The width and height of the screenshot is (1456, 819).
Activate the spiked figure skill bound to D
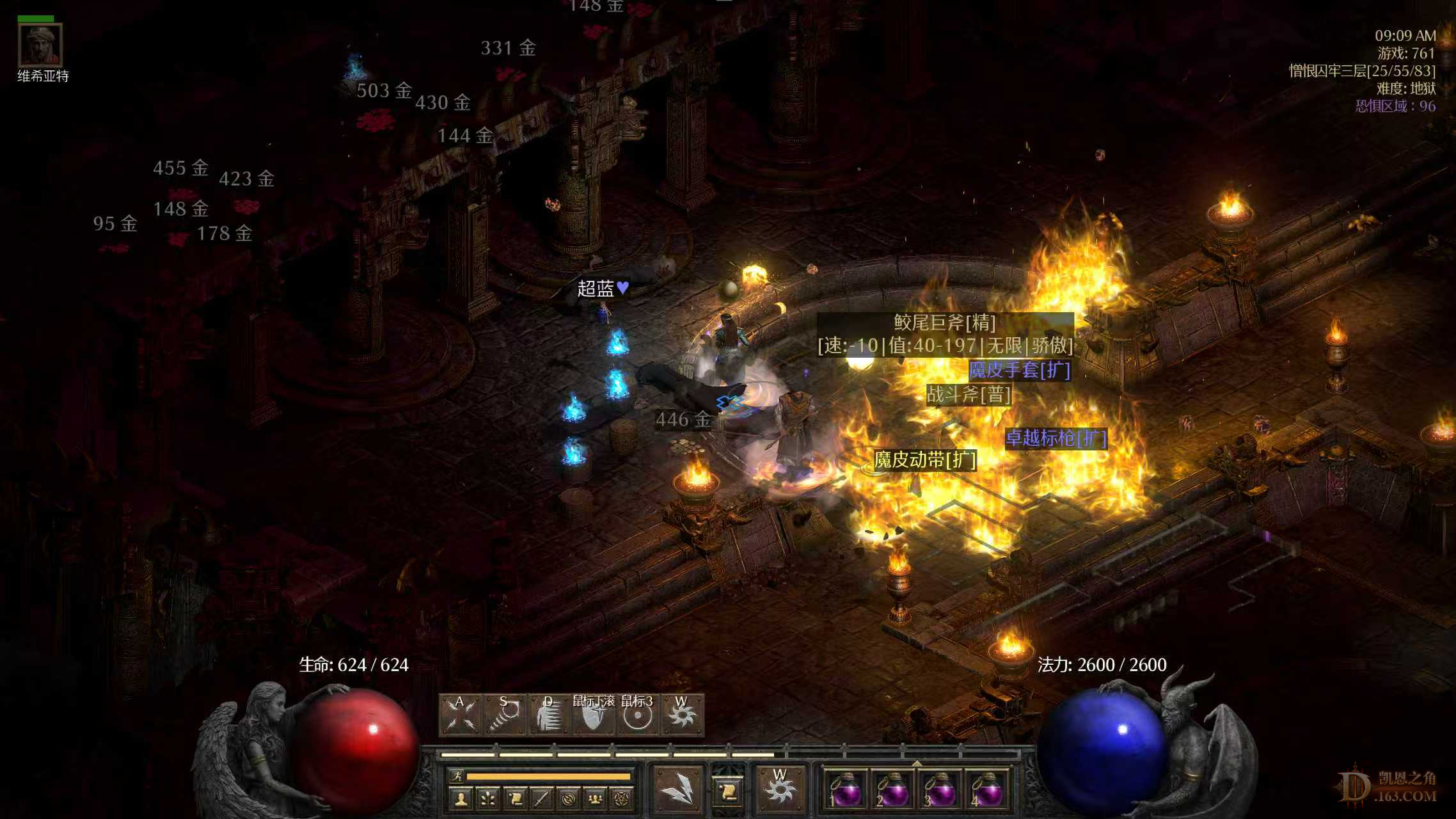click(x=549, y=714)
